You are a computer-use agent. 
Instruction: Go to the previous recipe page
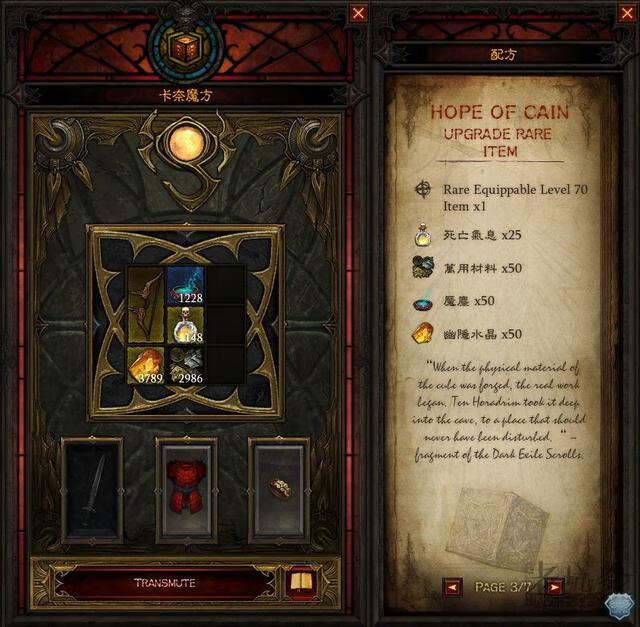point(453,587)
